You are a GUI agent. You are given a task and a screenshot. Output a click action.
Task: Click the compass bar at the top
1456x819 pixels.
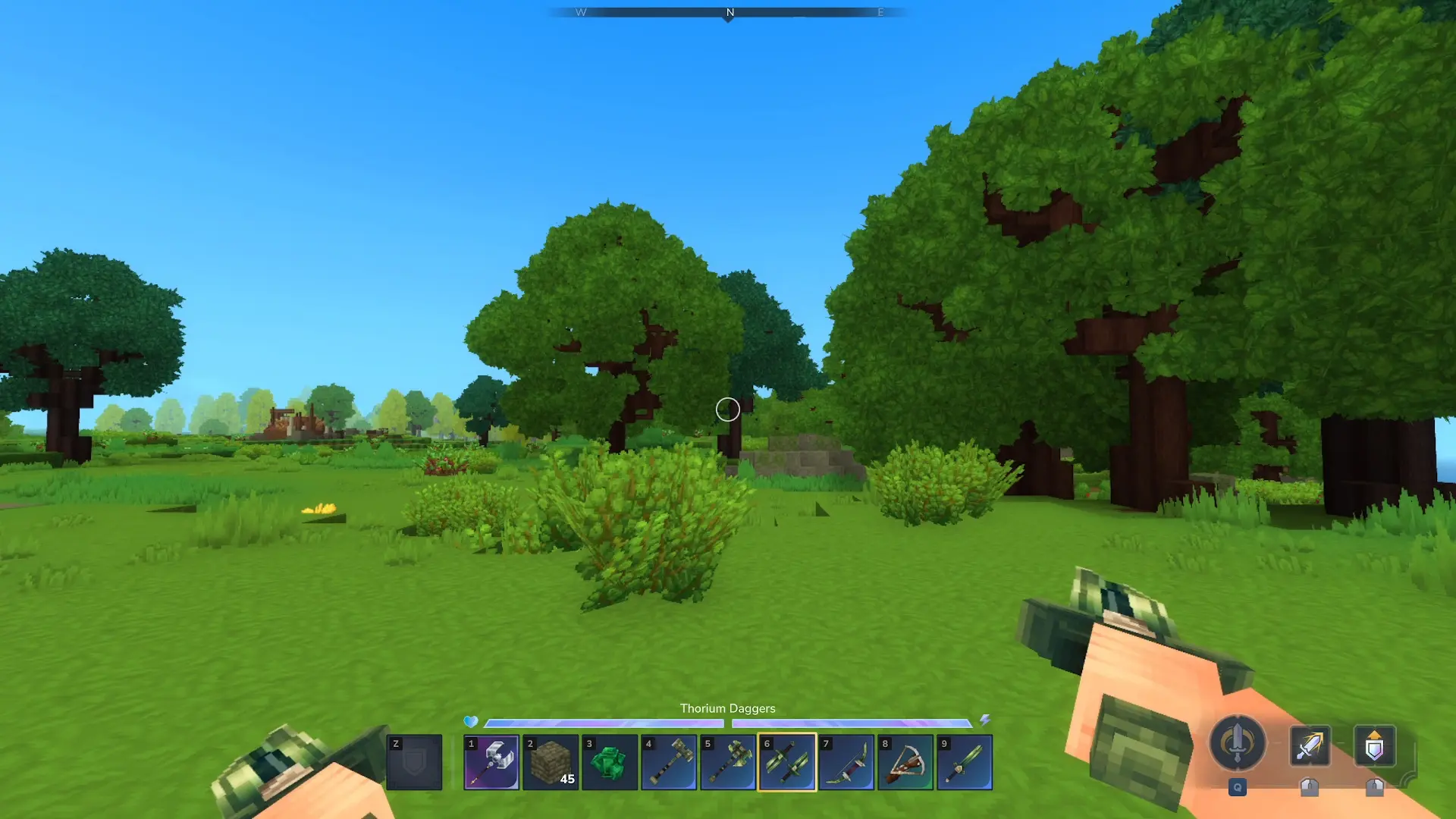(728, 12)
